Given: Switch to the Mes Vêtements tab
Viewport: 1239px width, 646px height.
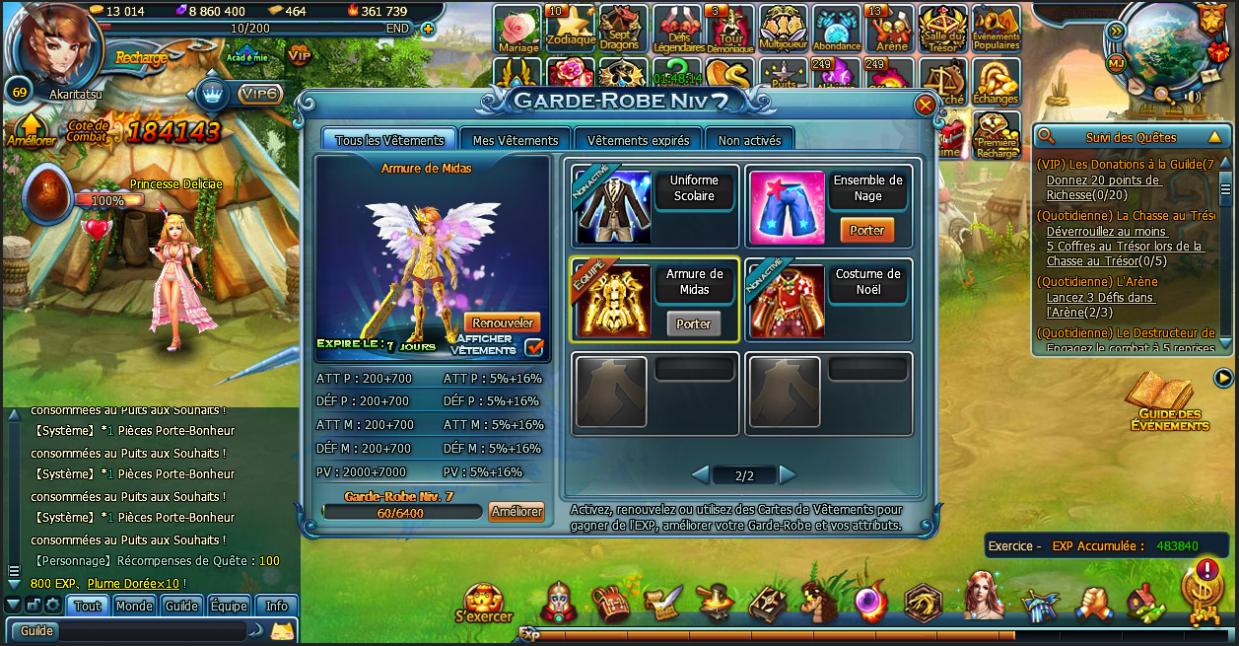Looking at the screenshot, I should click(x=515, y=141).
